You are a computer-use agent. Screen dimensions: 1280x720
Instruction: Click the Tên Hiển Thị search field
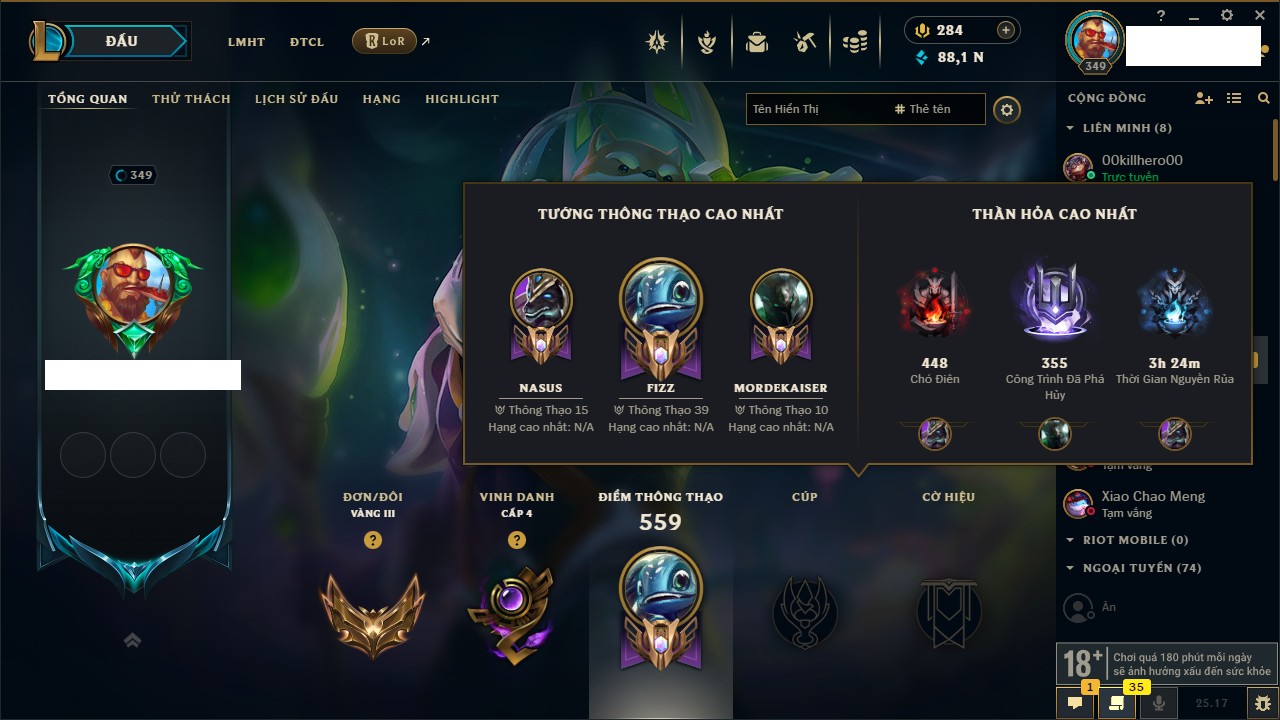(x=817, y=109)
